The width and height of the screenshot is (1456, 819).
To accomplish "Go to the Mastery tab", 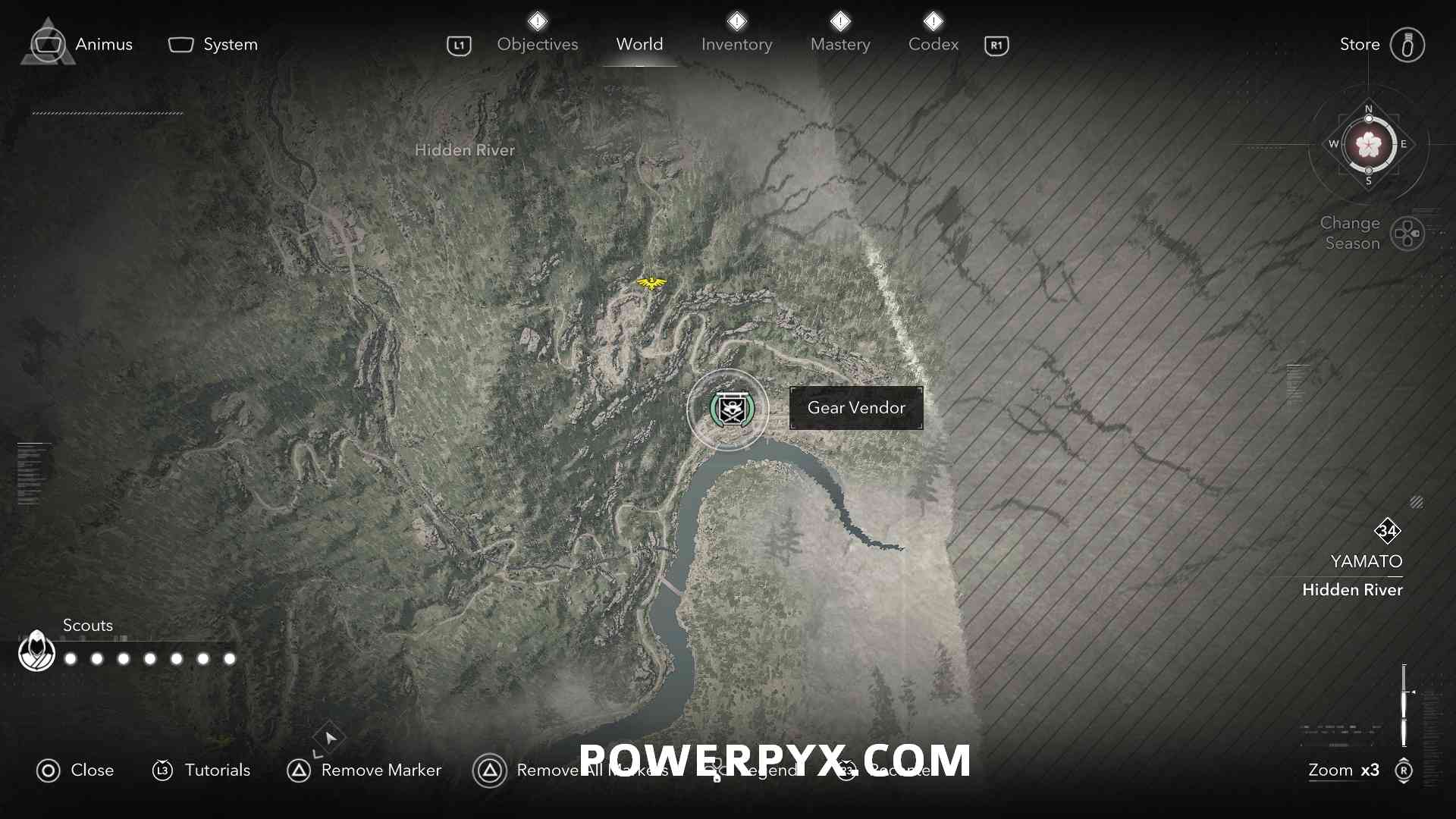I will point(840,44).
